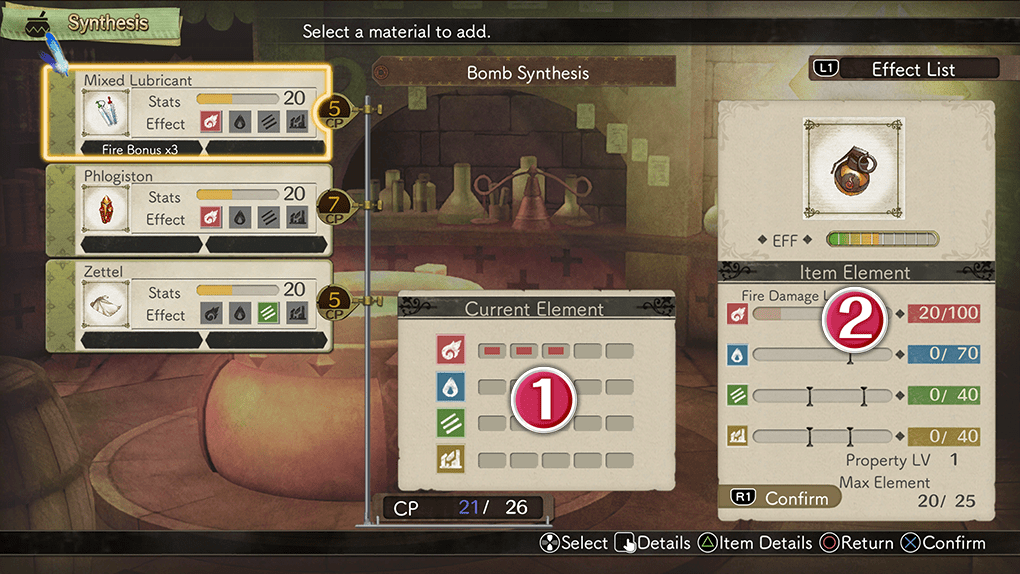
Task: Select the wind element icon in Current Element
Action: pos(450,423)
